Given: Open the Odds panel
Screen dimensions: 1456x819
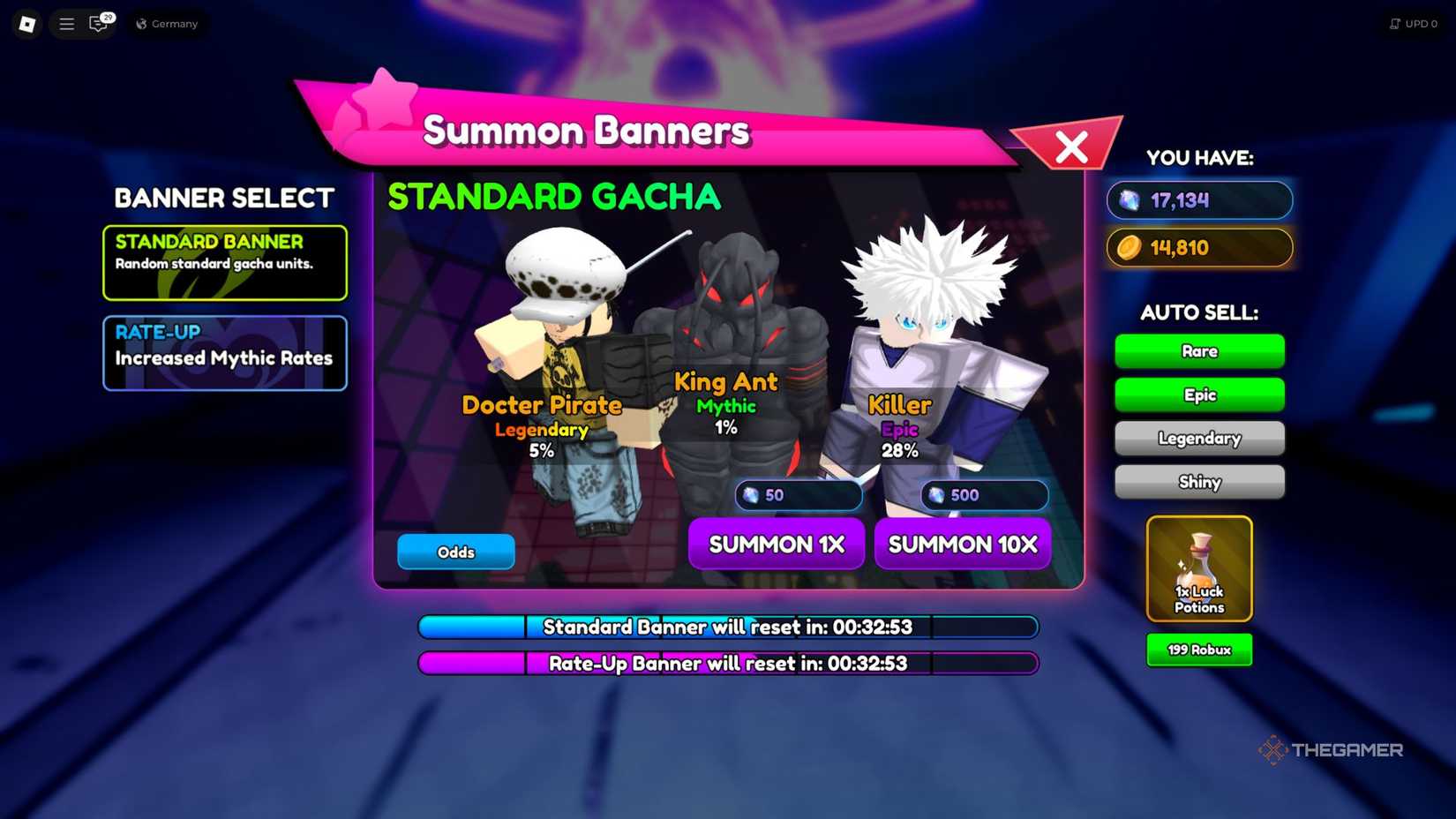Looking at the screenshot, I should [x=455, y=552].
